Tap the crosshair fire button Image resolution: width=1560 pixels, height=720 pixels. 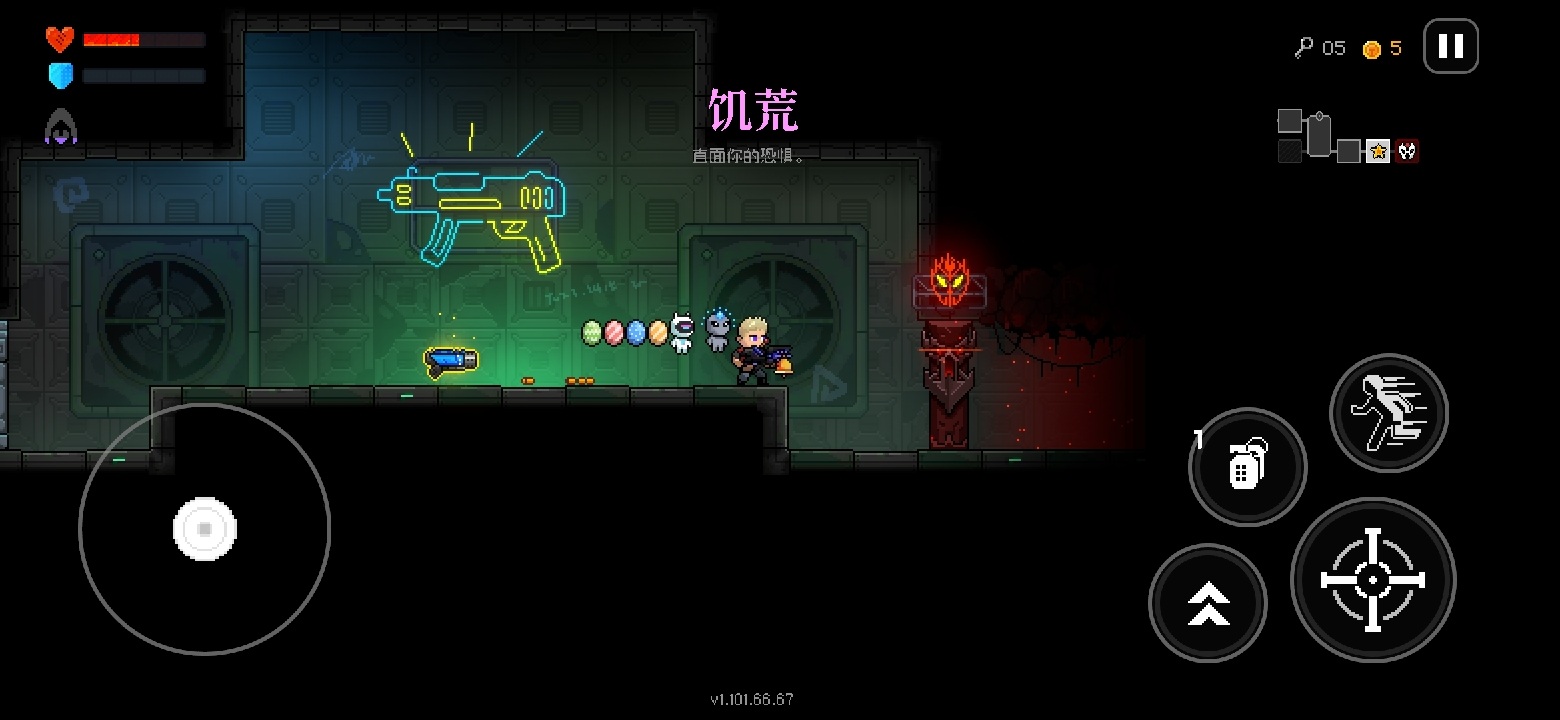point(1373,580)
